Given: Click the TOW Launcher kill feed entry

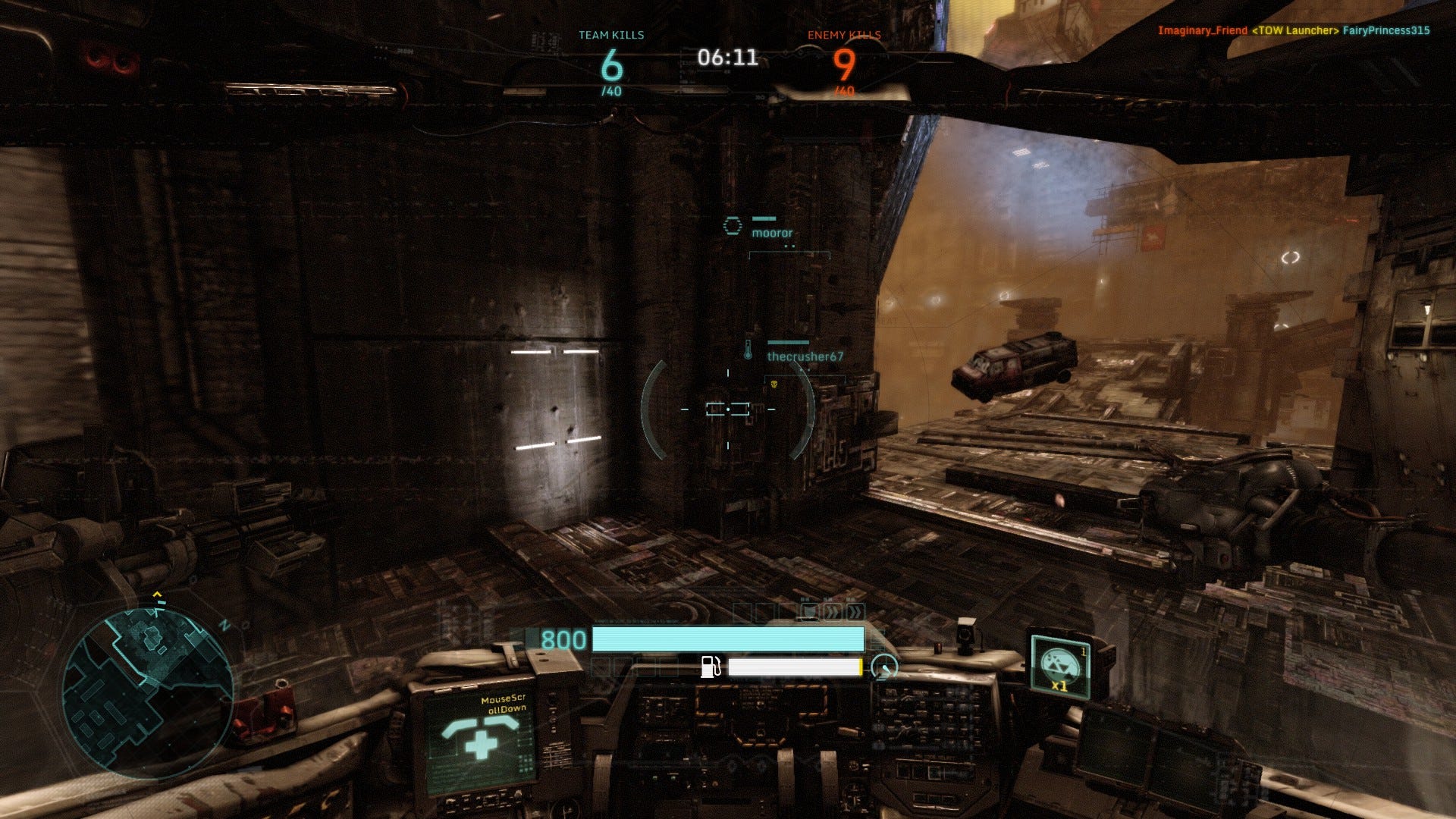Looking at the screenshot, I should point(1294,31).
